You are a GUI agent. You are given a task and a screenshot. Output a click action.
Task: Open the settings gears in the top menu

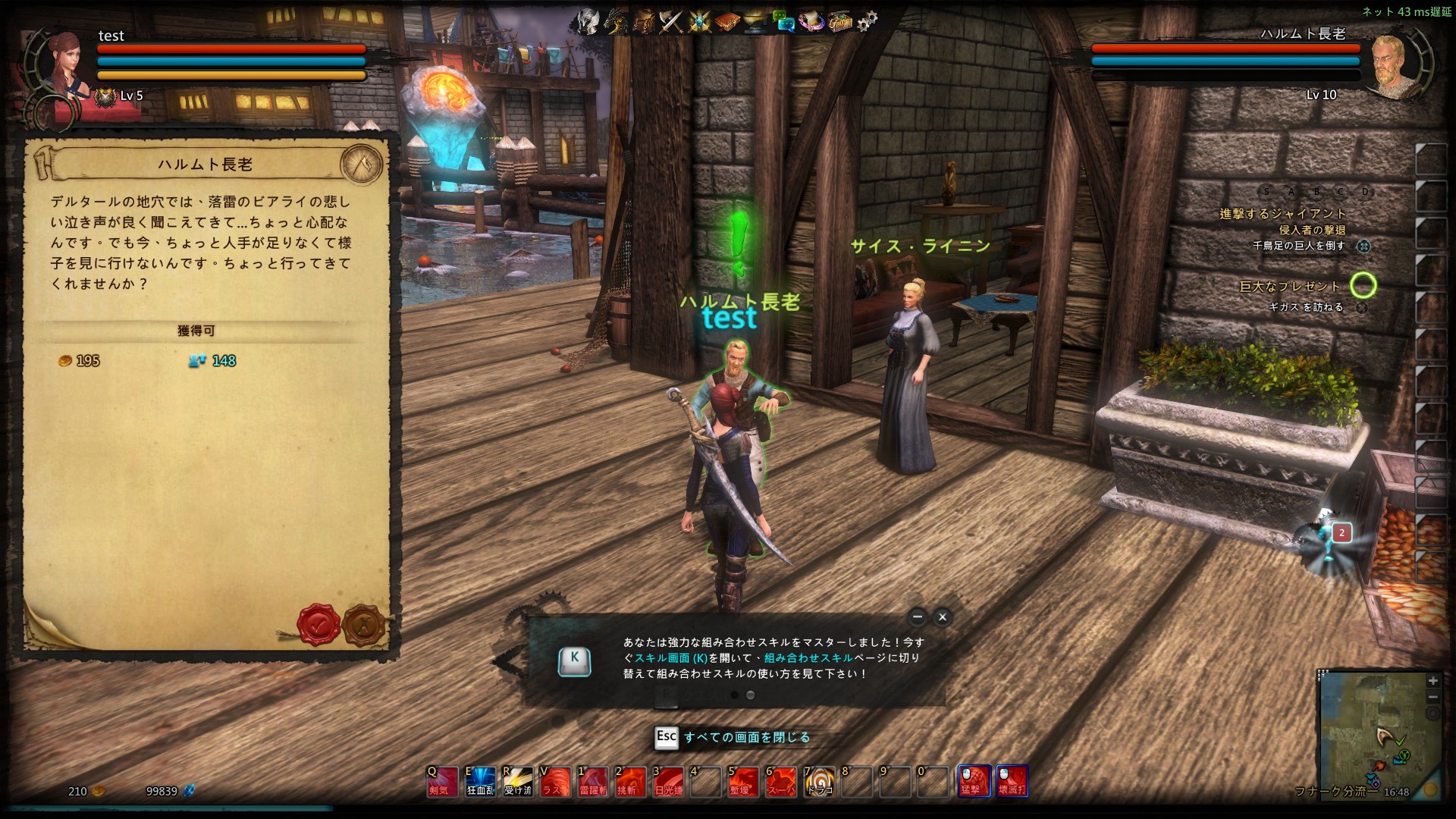coord(867,21)
